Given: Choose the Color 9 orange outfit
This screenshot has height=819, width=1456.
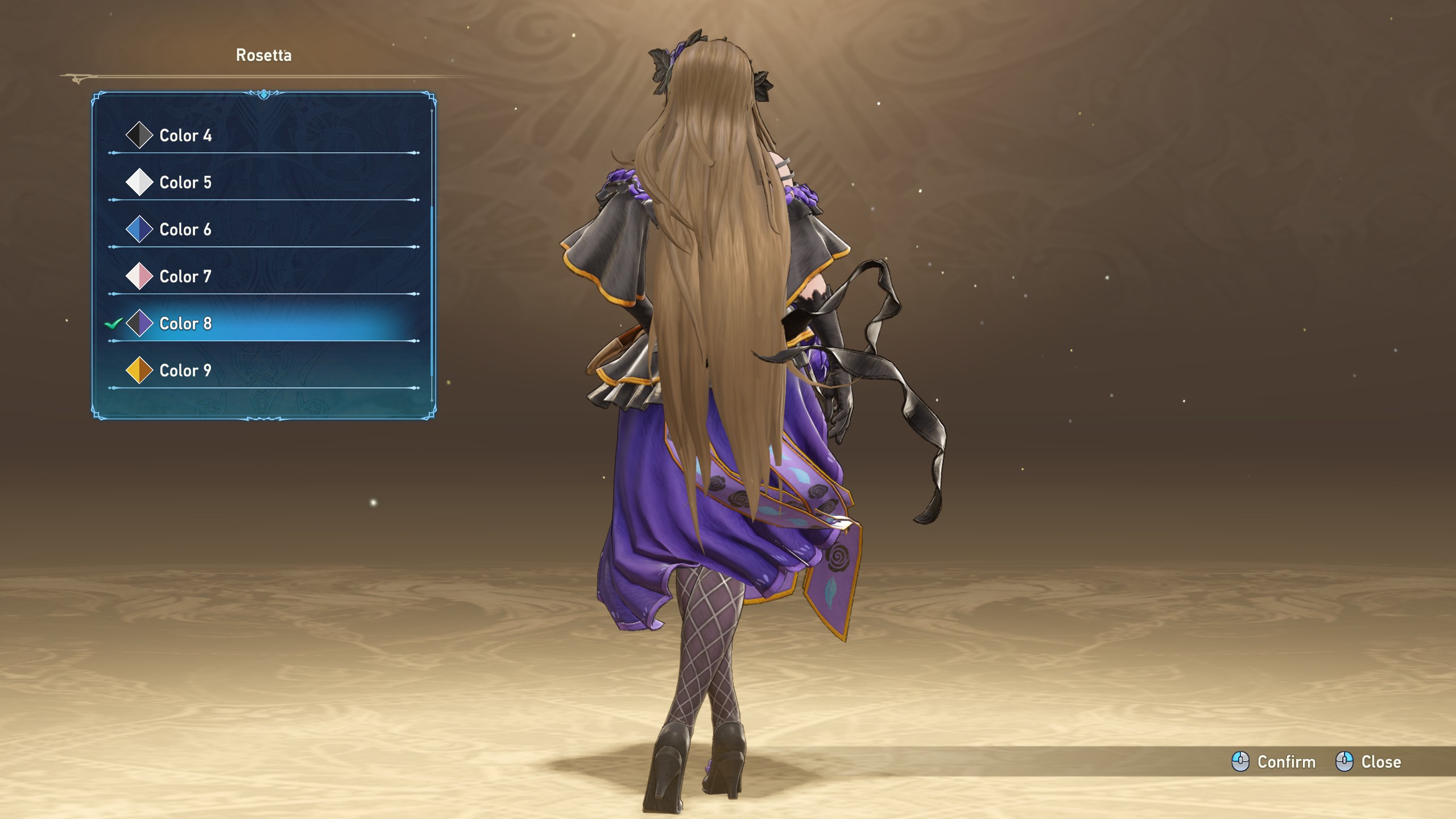Looking at the screenshot, I should (x=185, y=371).
